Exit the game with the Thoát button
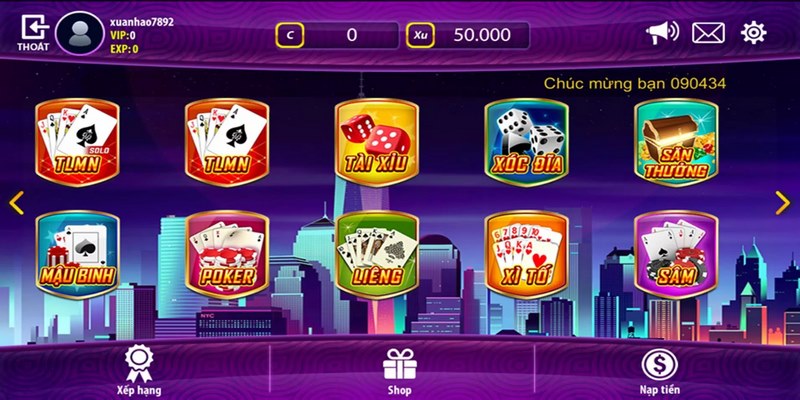800x400 pixels. coord(33,34)
